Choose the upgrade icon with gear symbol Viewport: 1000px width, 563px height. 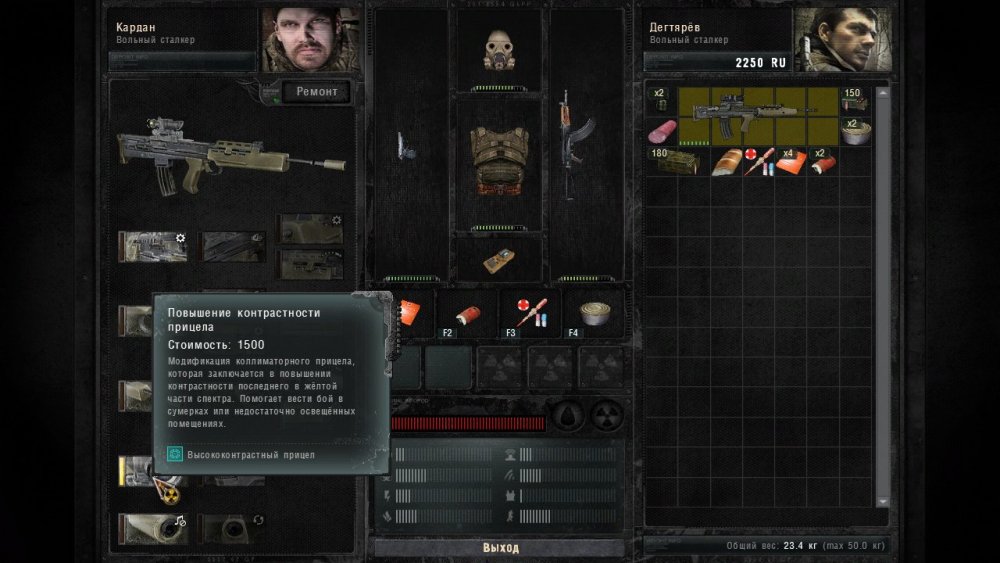152,246
